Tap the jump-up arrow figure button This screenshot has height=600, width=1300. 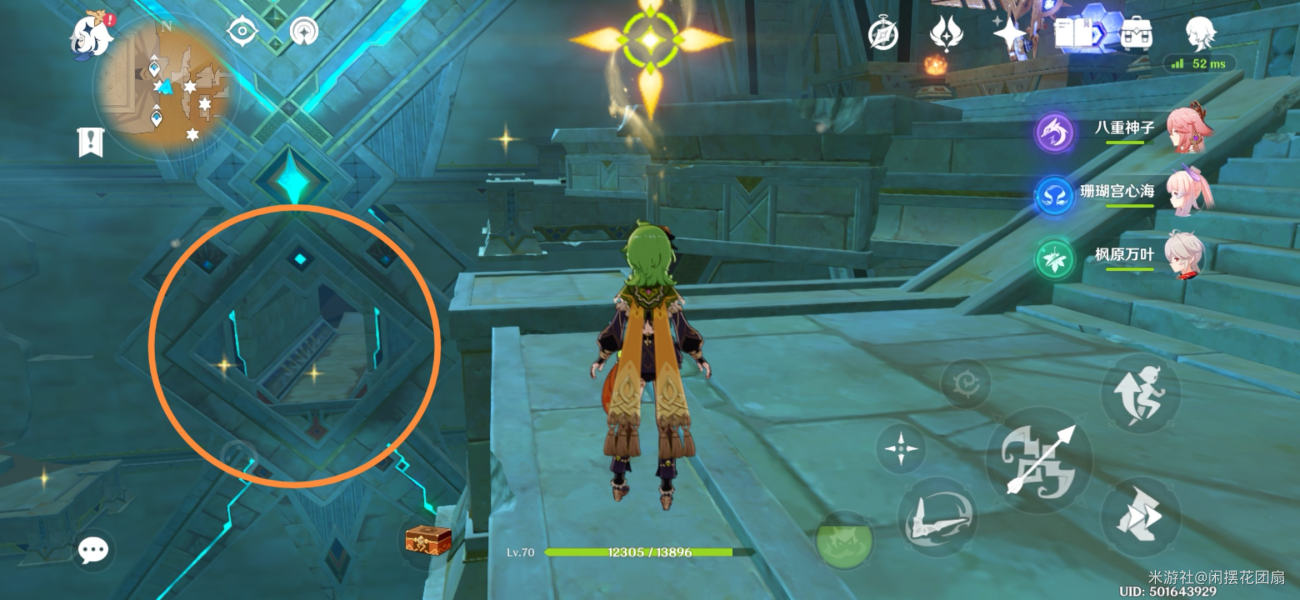click(1140, 393)
